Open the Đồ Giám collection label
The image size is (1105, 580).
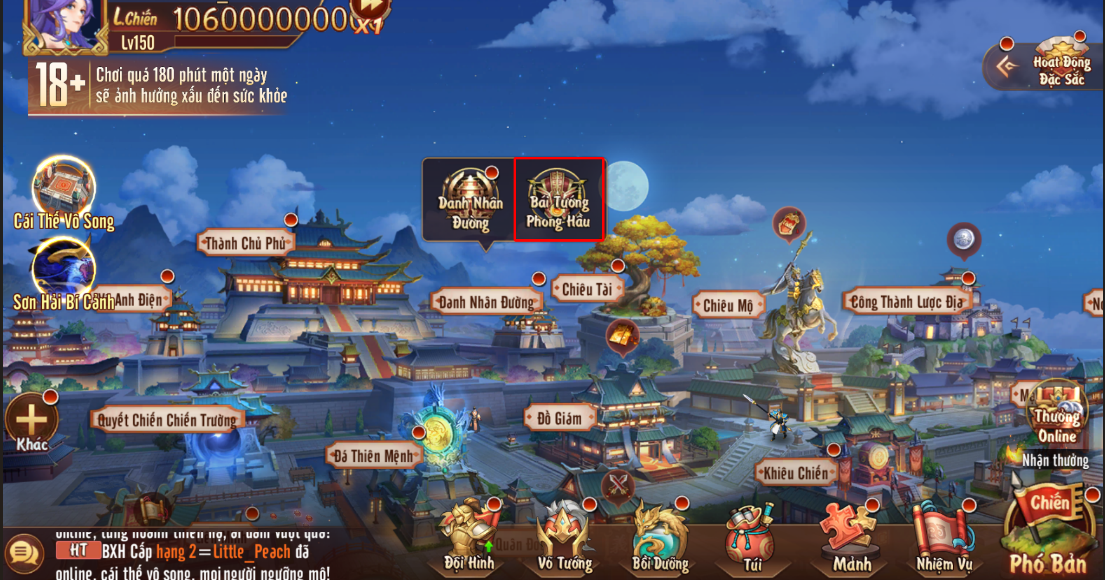[559, 418]
